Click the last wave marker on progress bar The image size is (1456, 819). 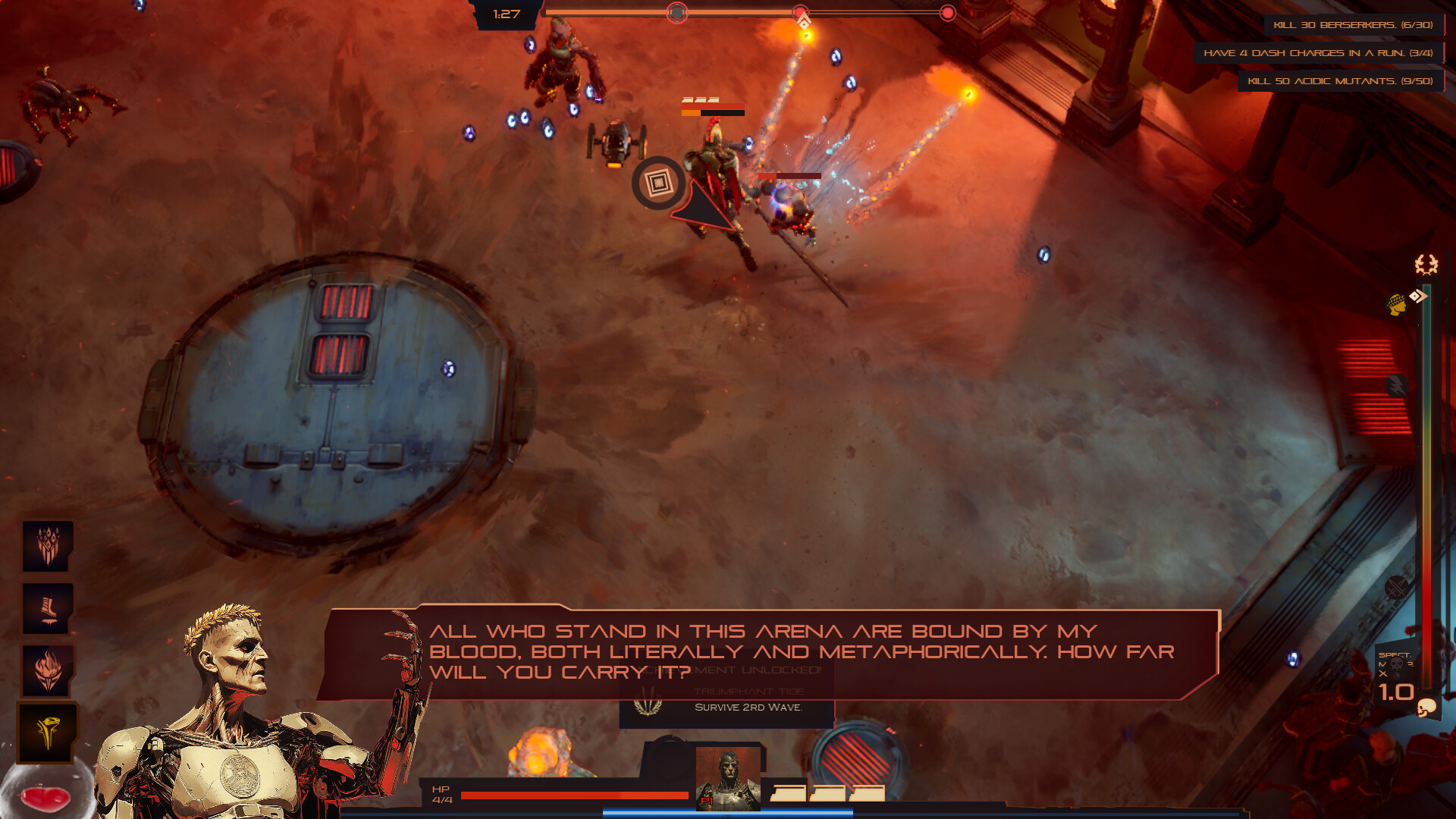pos(947,13)
